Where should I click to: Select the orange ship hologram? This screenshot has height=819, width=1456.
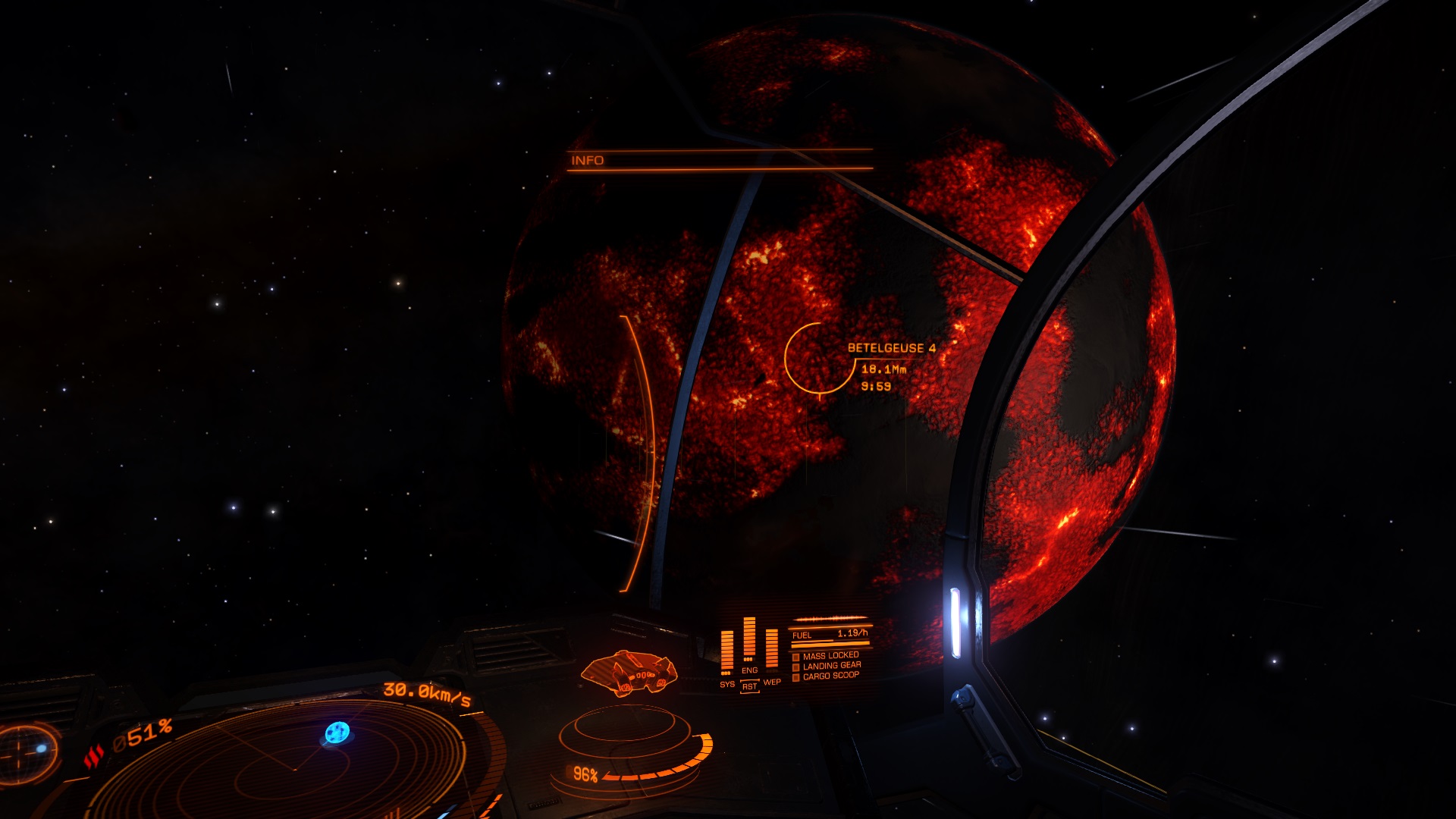[628, 672]
